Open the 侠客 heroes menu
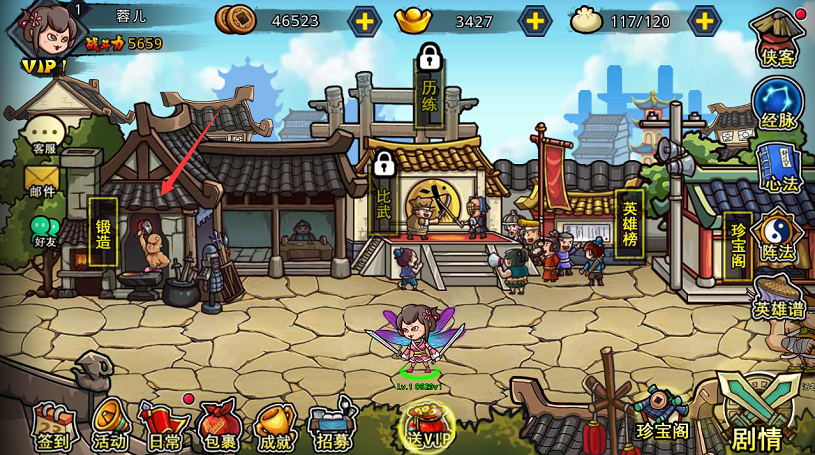Screen dimensions: 815x455 [x=778, y=40]
